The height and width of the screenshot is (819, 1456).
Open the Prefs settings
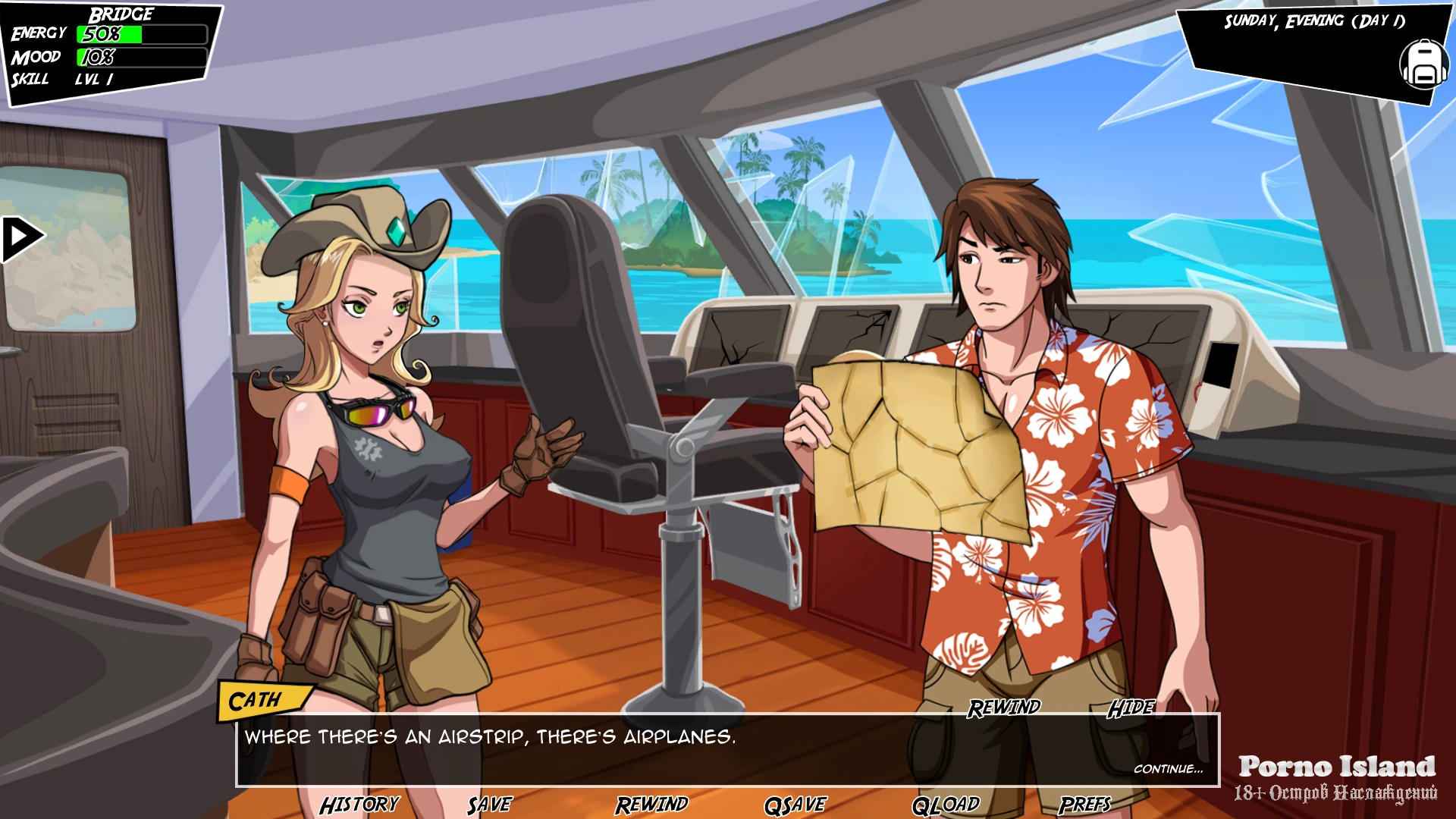click(1084, 805)
